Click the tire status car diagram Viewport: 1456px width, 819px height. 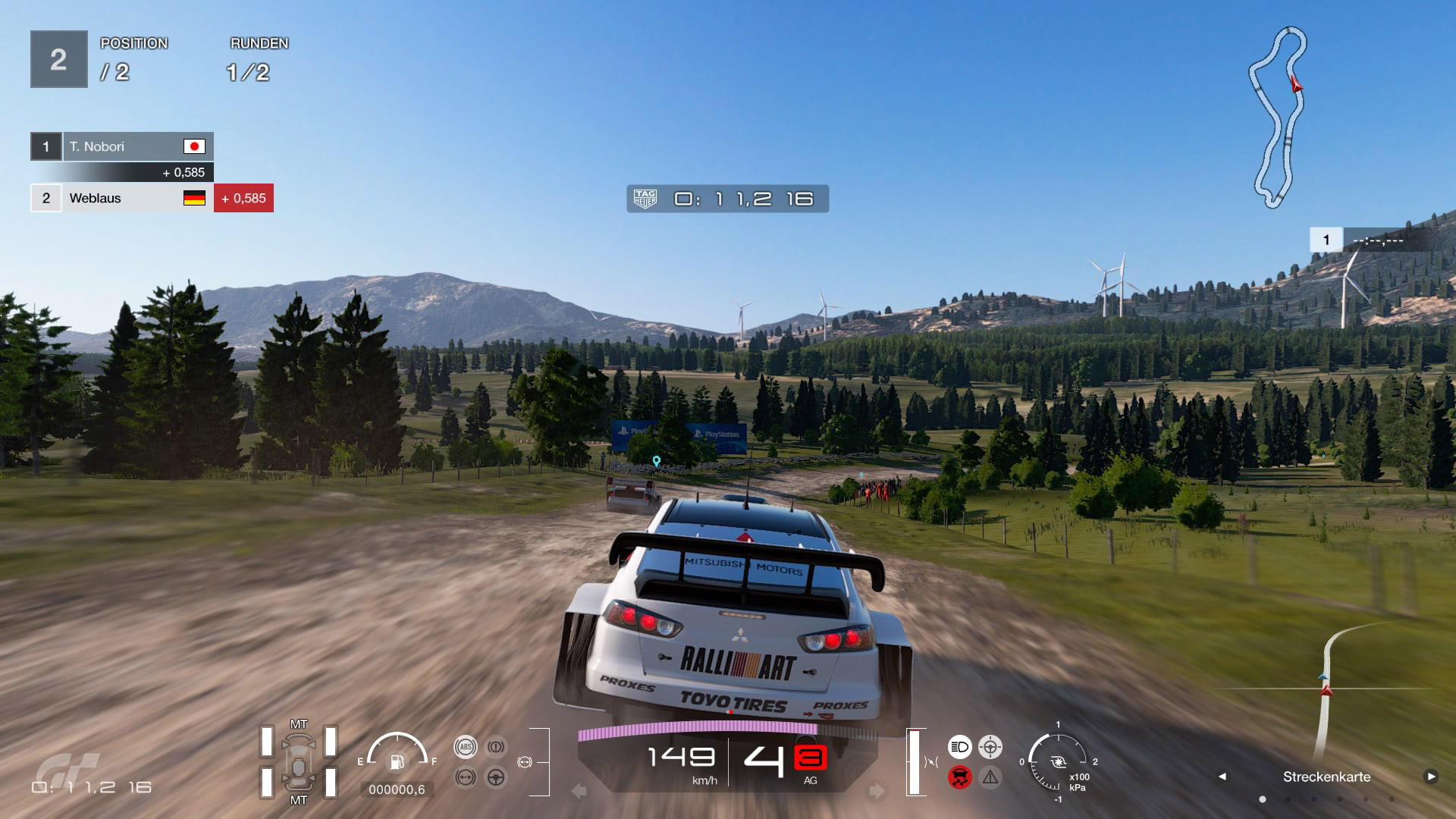(x=298, y=761)
